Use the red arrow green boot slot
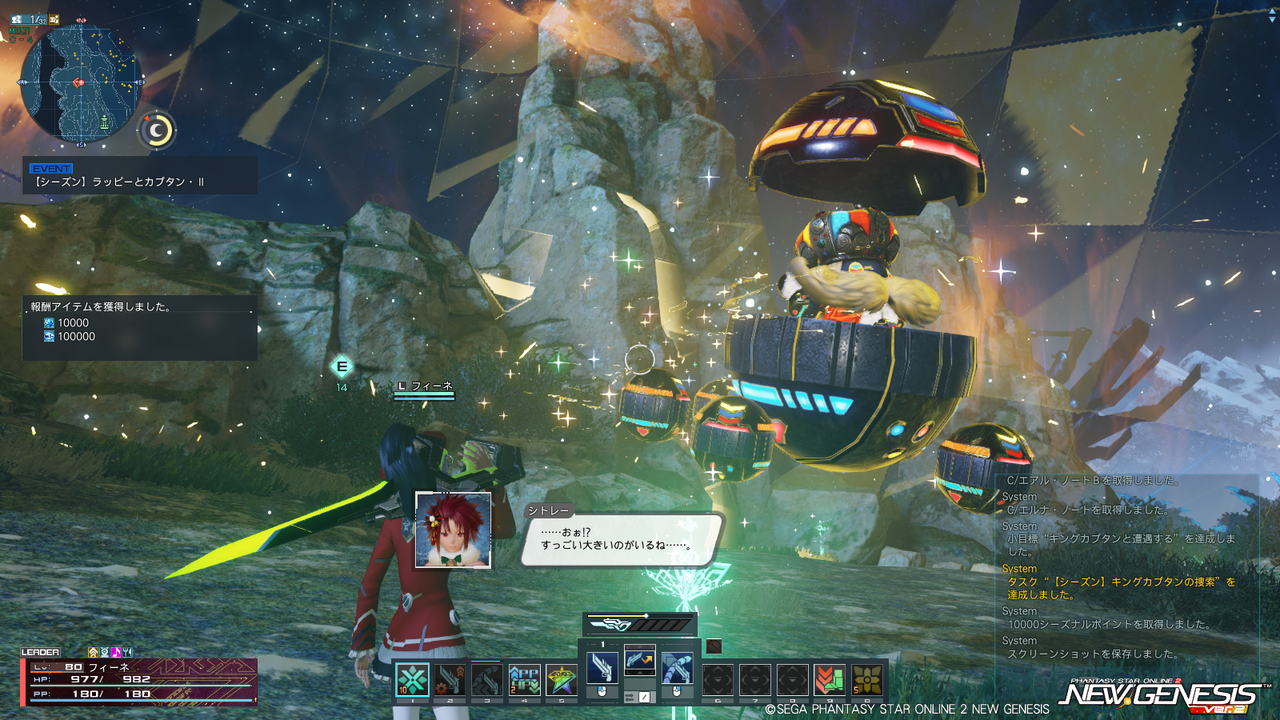The image size is (1280, 720). tap(829, 680)
